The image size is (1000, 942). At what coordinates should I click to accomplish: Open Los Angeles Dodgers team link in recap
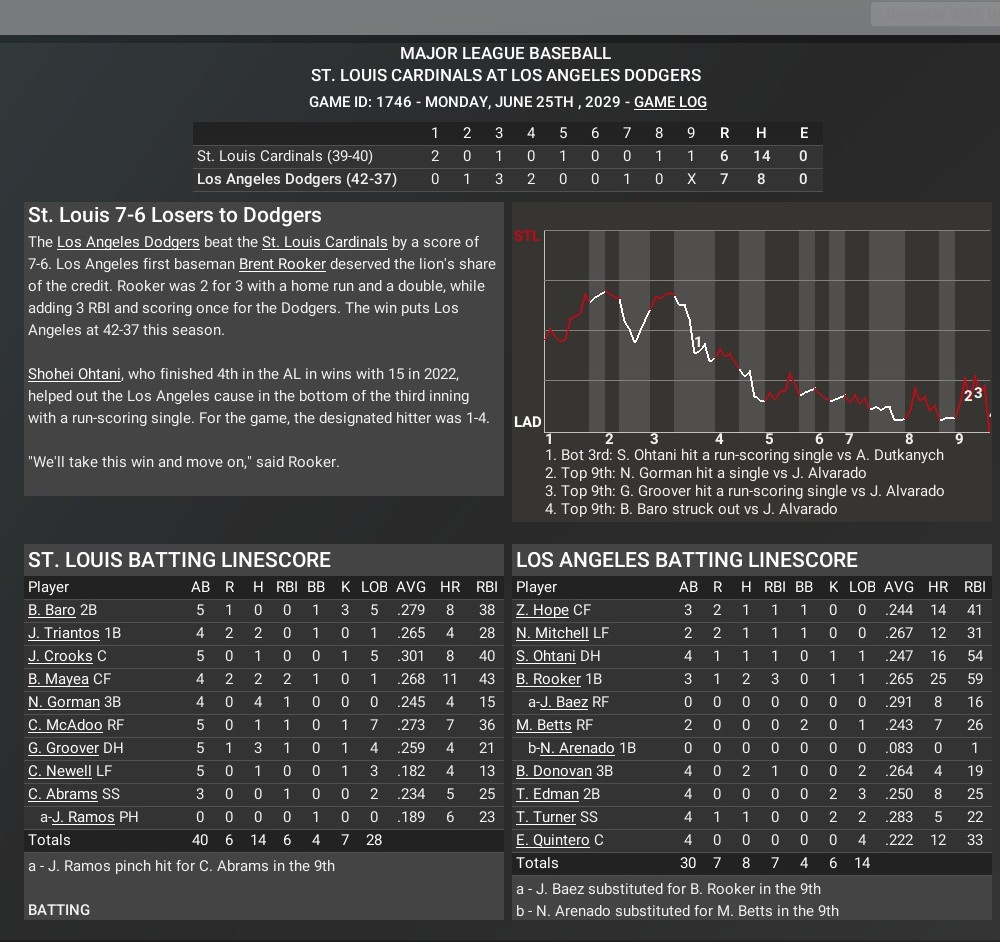coord(128,242)
